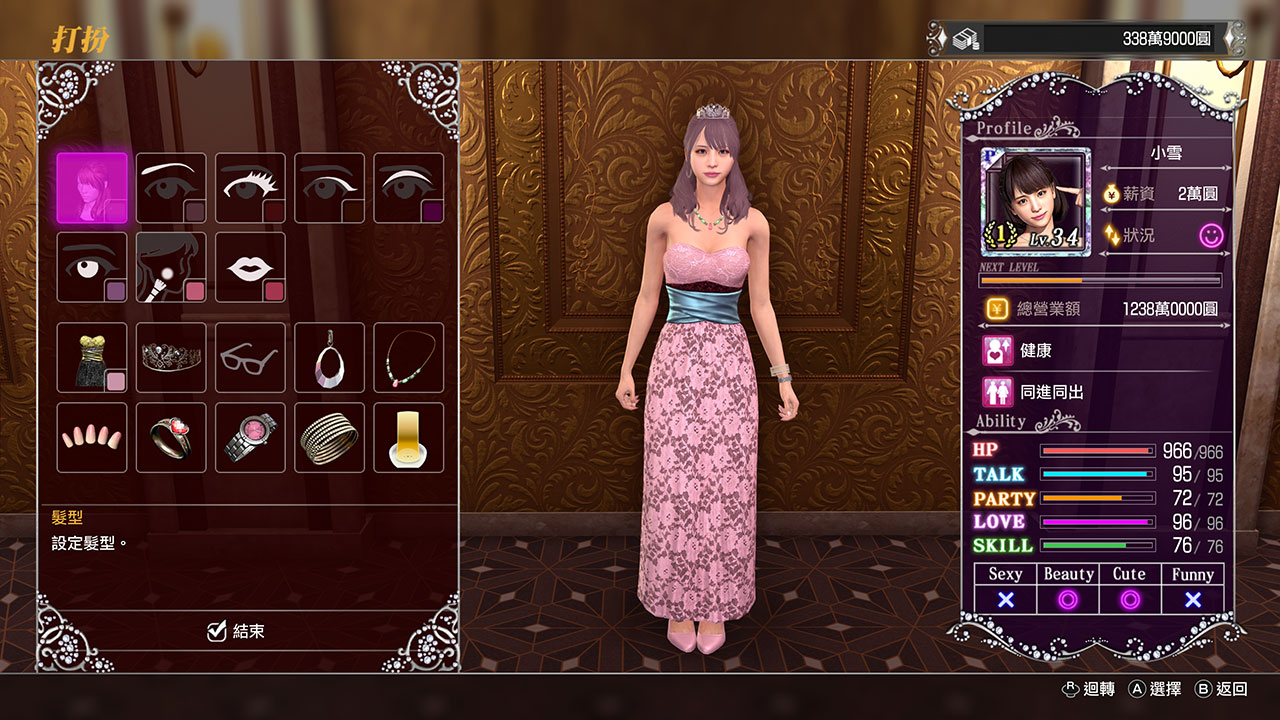Screen dimensions: 1280x720
Task: Choose the glasses accessory slot
Action: pyautogui.click(x=250, y=357)
